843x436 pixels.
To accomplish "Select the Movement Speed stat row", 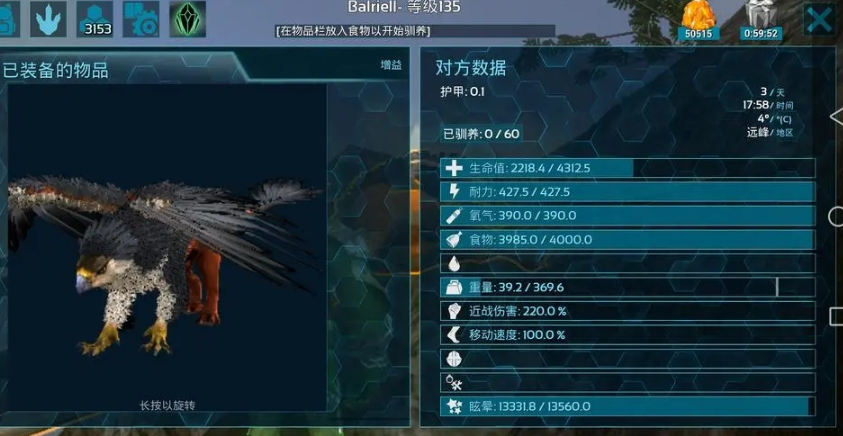I will [627, 335].
